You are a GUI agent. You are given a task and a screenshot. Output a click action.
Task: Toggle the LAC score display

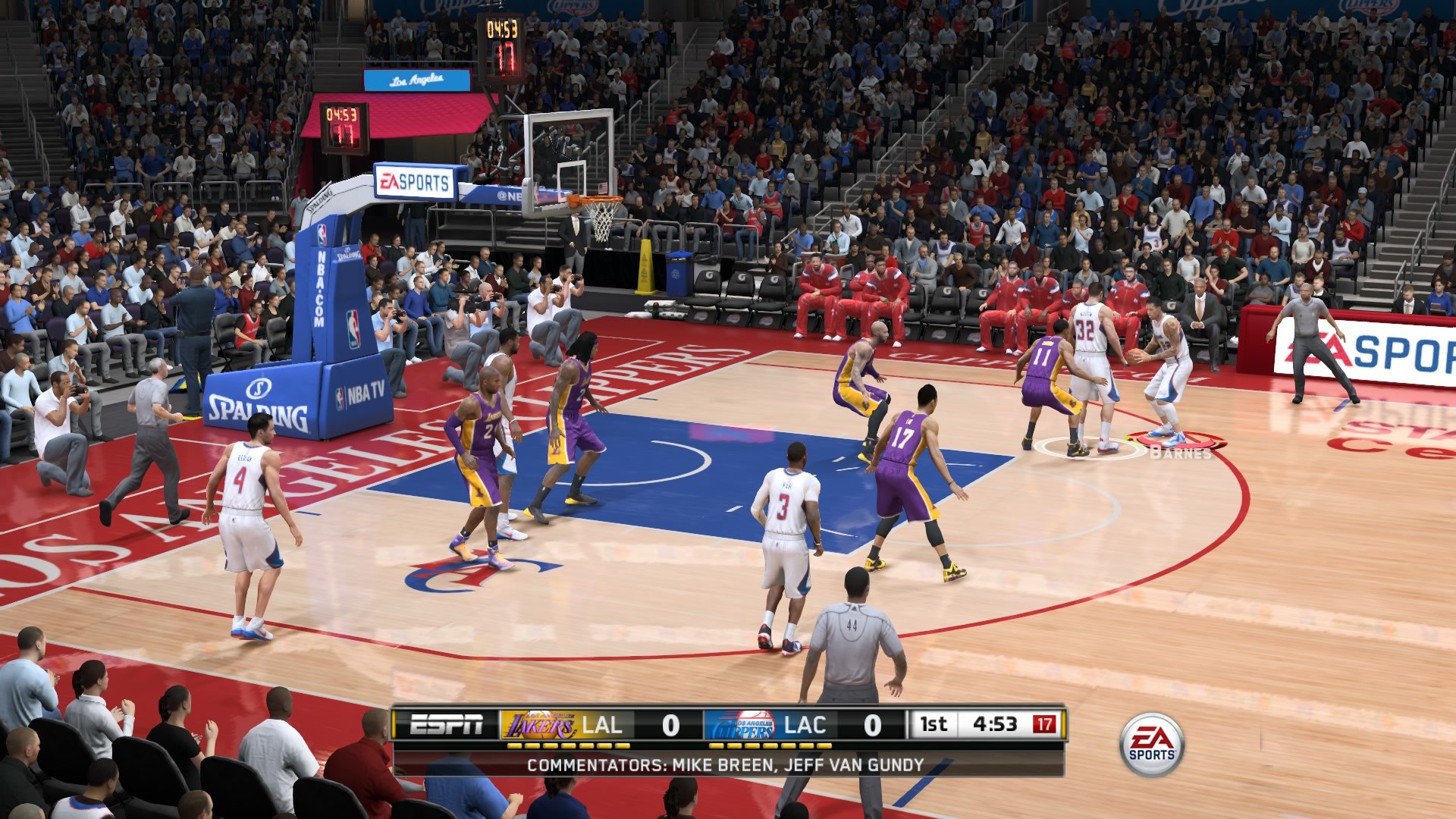click(874, 724)
